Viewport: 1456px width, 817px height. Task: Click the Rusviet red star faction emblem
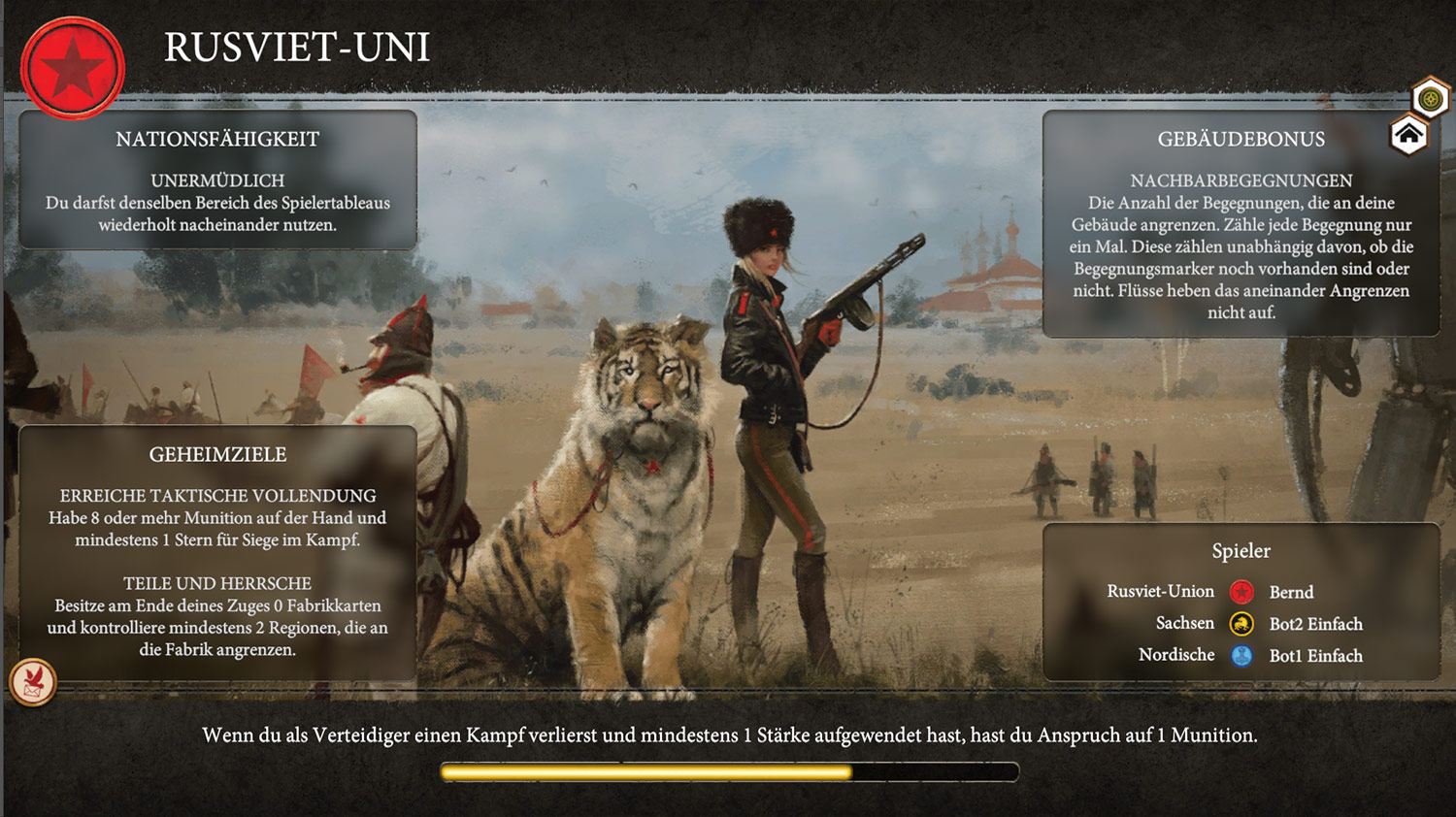click(x=73, y=68)
